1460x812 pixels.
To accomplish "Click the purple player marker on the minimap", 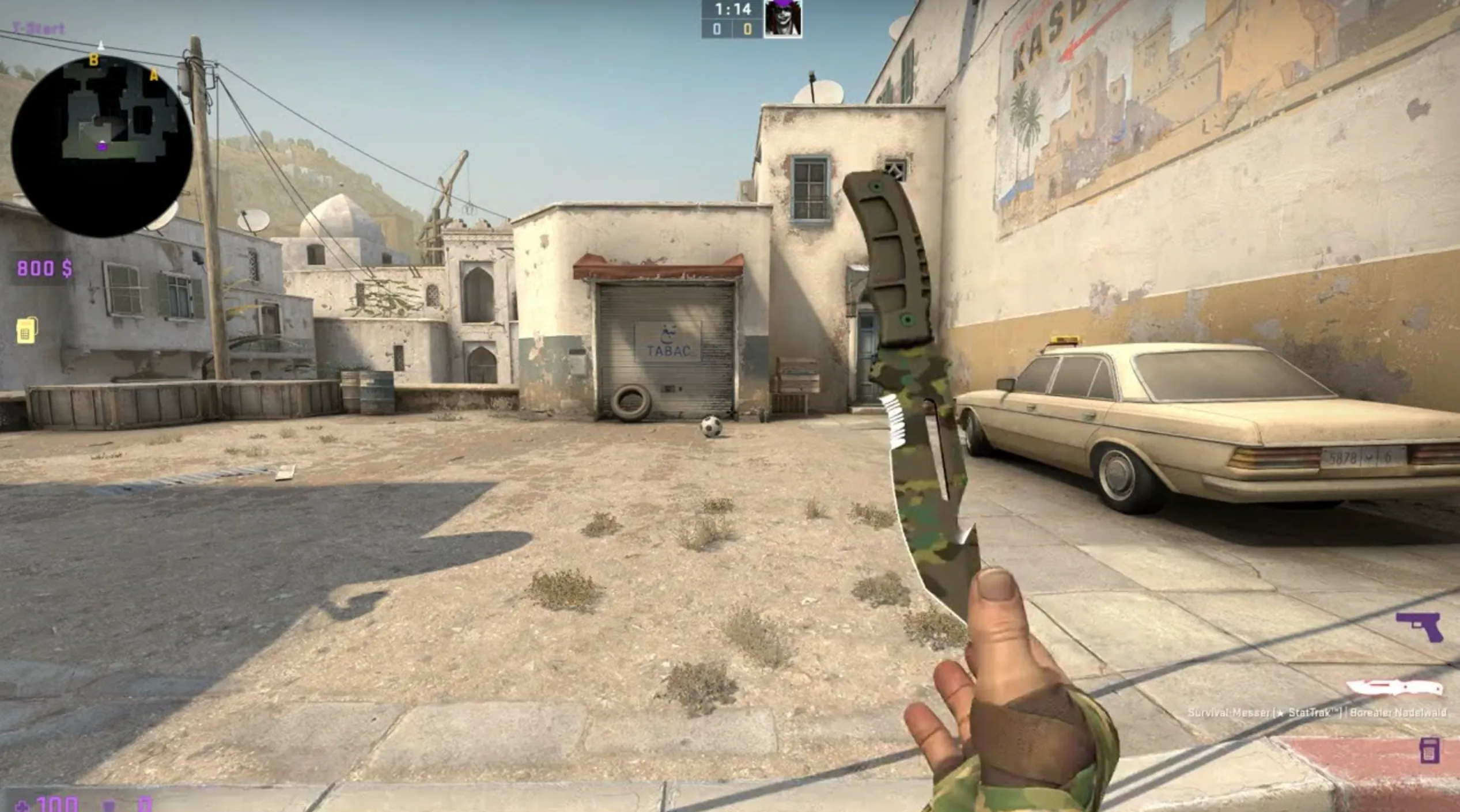I will click(103, 149).
